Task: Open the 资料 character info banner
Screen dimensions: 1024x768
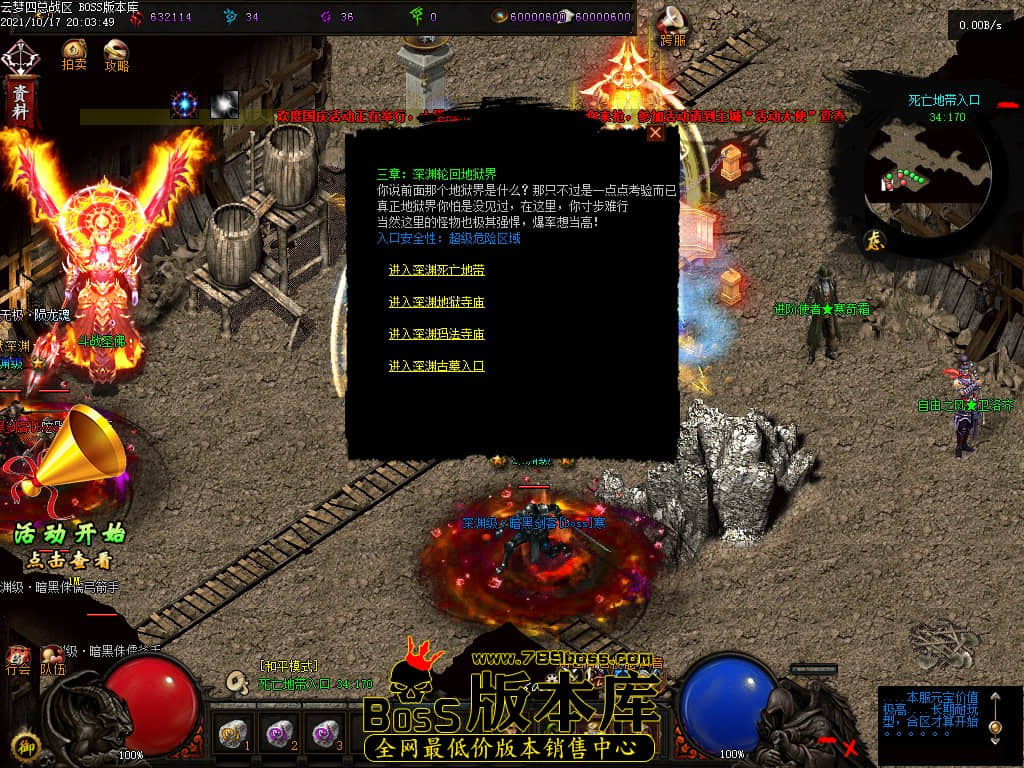Action: pyautogui.click(x=20, y=98)
